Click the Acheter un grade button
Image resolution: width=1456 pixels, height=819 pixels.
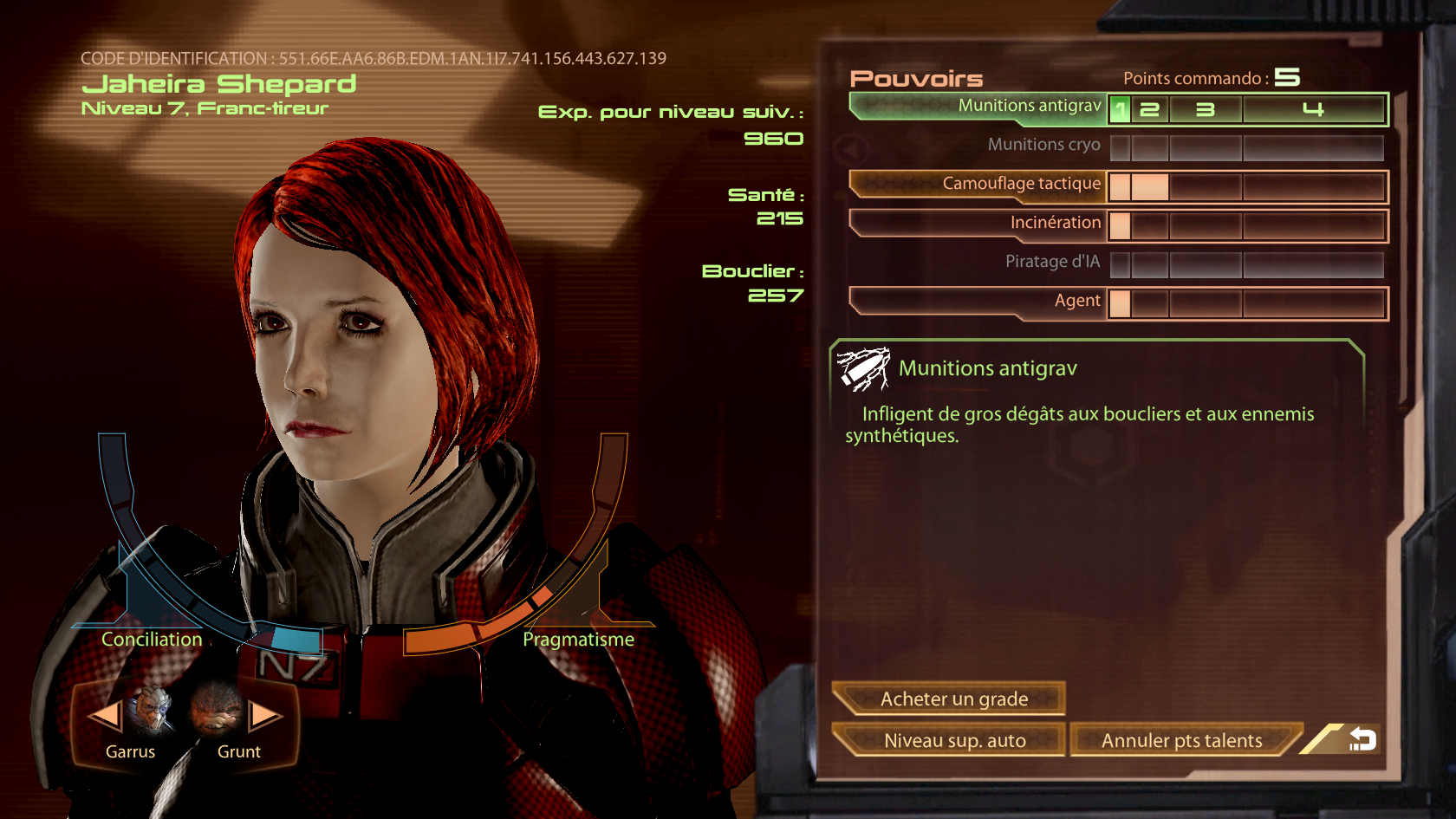(951, 699)
